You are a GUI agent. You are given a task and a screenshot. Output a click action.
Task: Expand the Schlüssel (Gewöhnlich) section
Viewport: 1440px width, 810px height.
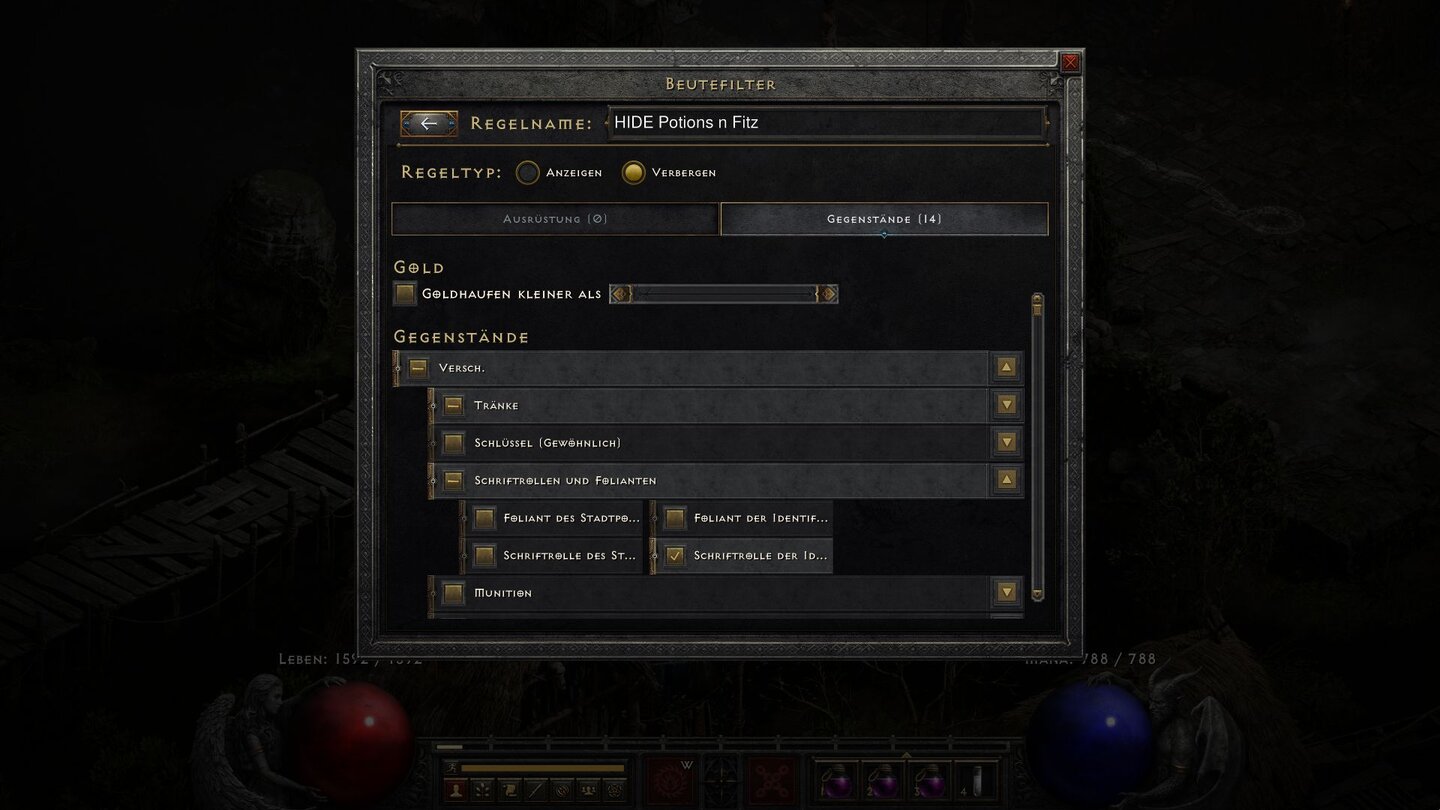[x=1006, y=442]
